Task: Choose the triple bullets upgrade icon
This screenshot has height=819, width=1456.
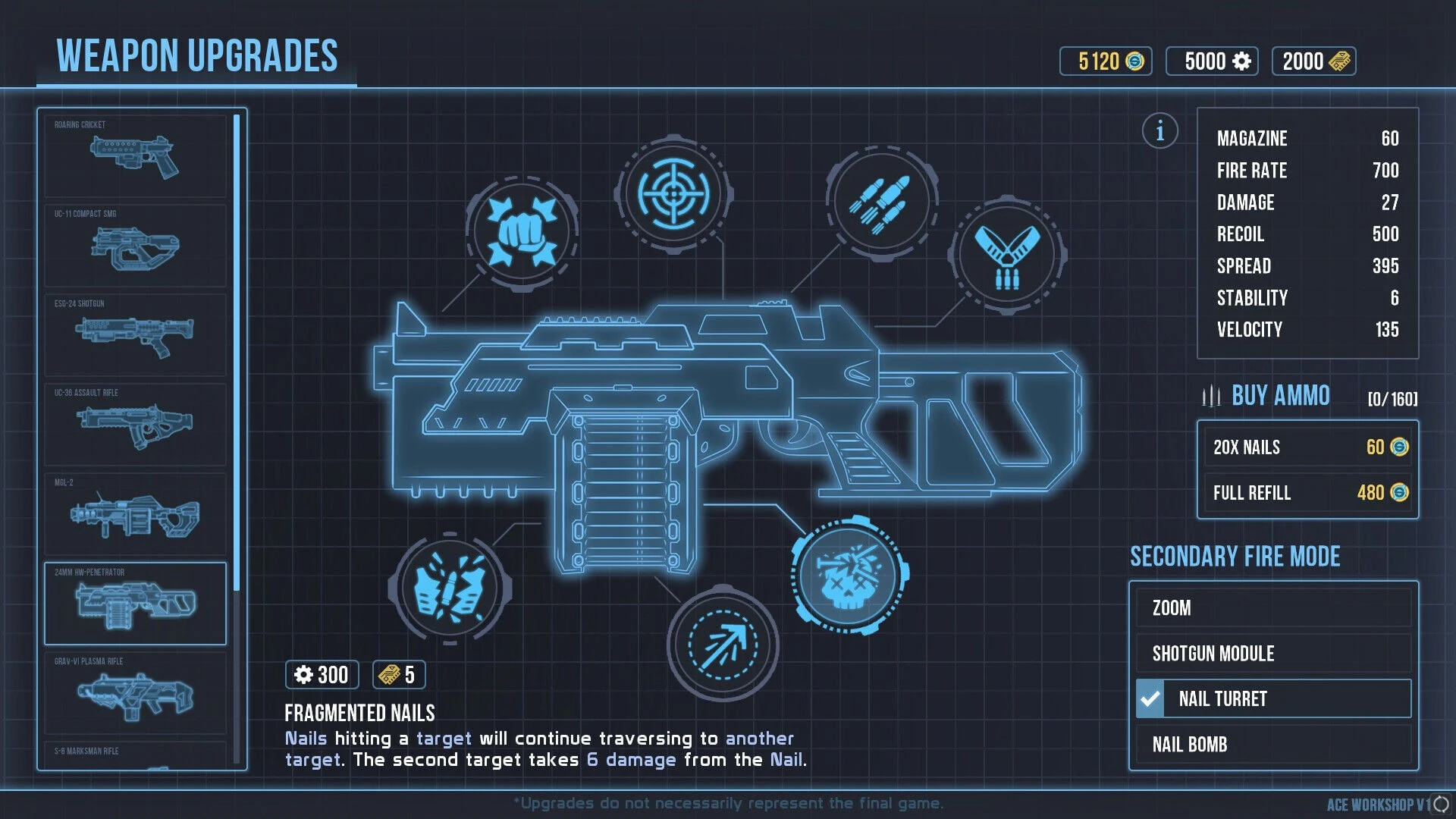Action: pyautogui.click(x=881, y=203)
